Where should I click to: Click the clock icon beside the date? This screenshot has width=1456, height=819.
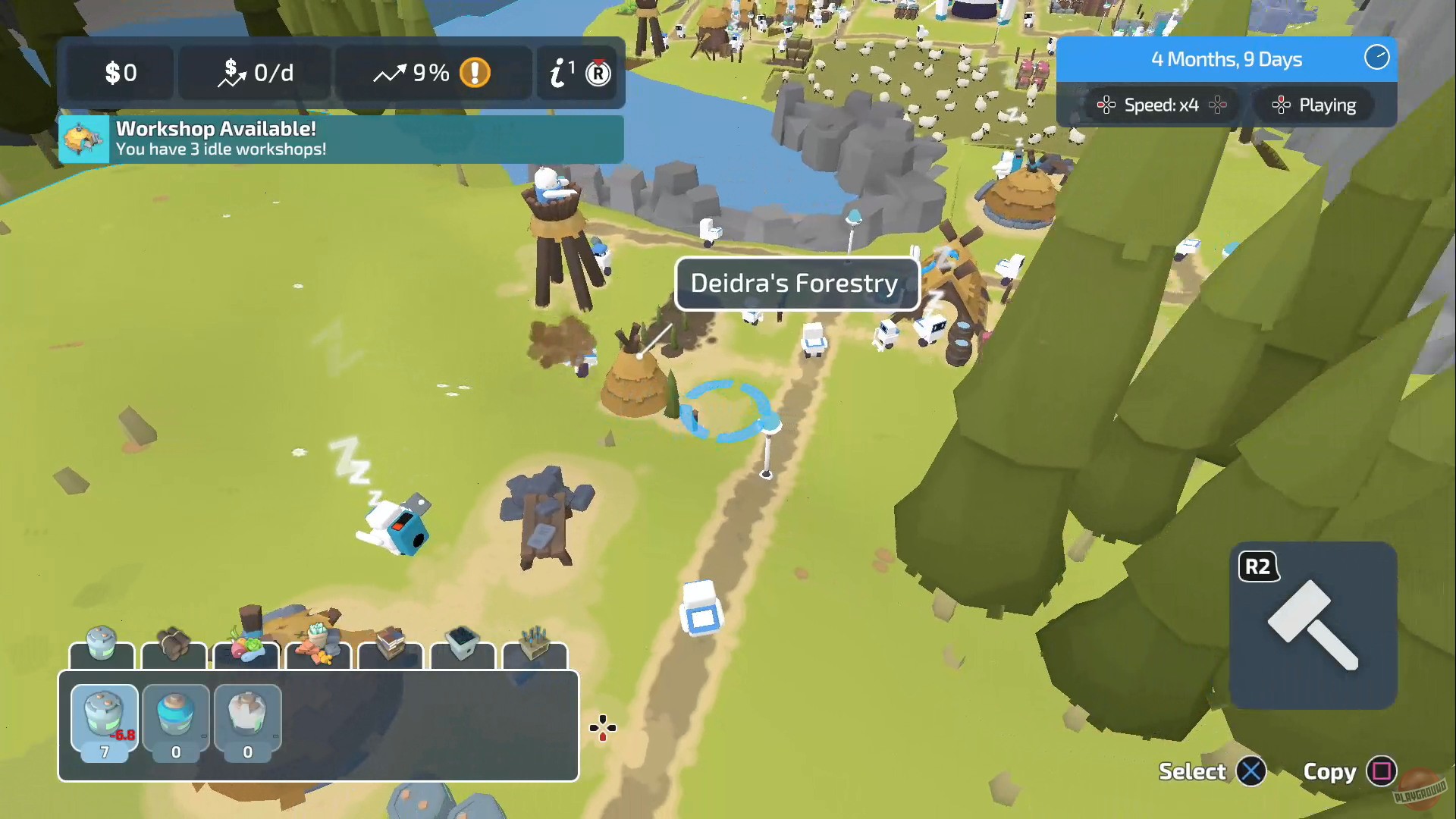1376,58
